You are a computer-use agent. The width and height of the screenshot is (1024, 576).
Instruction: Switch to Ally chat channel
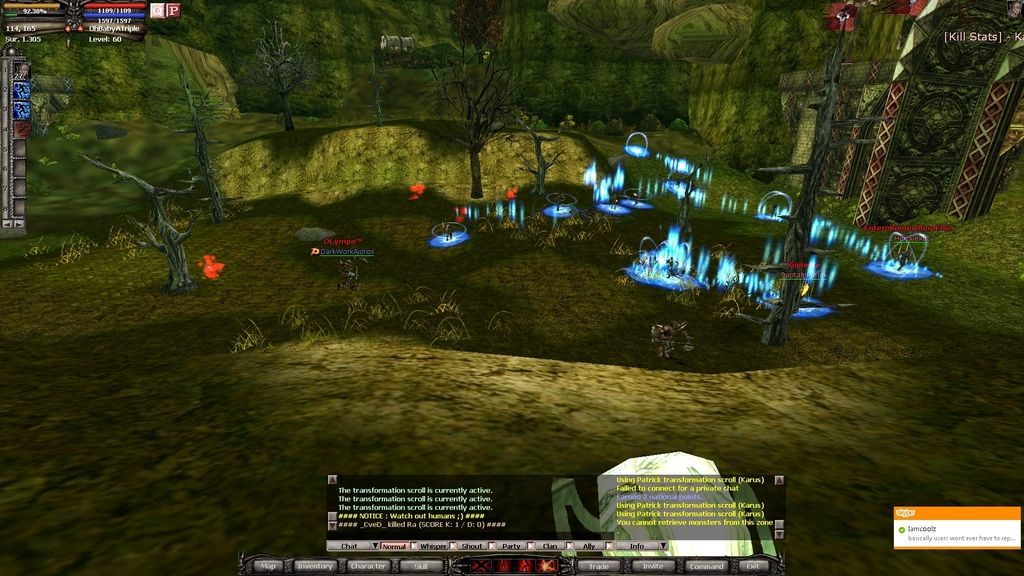(x=589, y=546)
